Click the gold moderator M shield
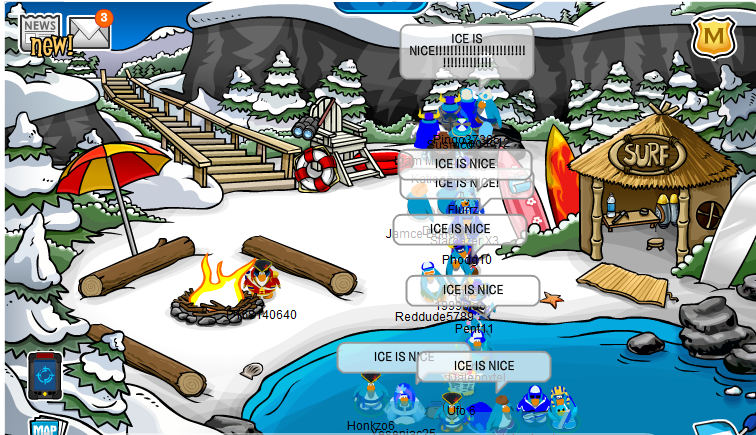This screenshot has height=435, width=756. coord(714,38)
